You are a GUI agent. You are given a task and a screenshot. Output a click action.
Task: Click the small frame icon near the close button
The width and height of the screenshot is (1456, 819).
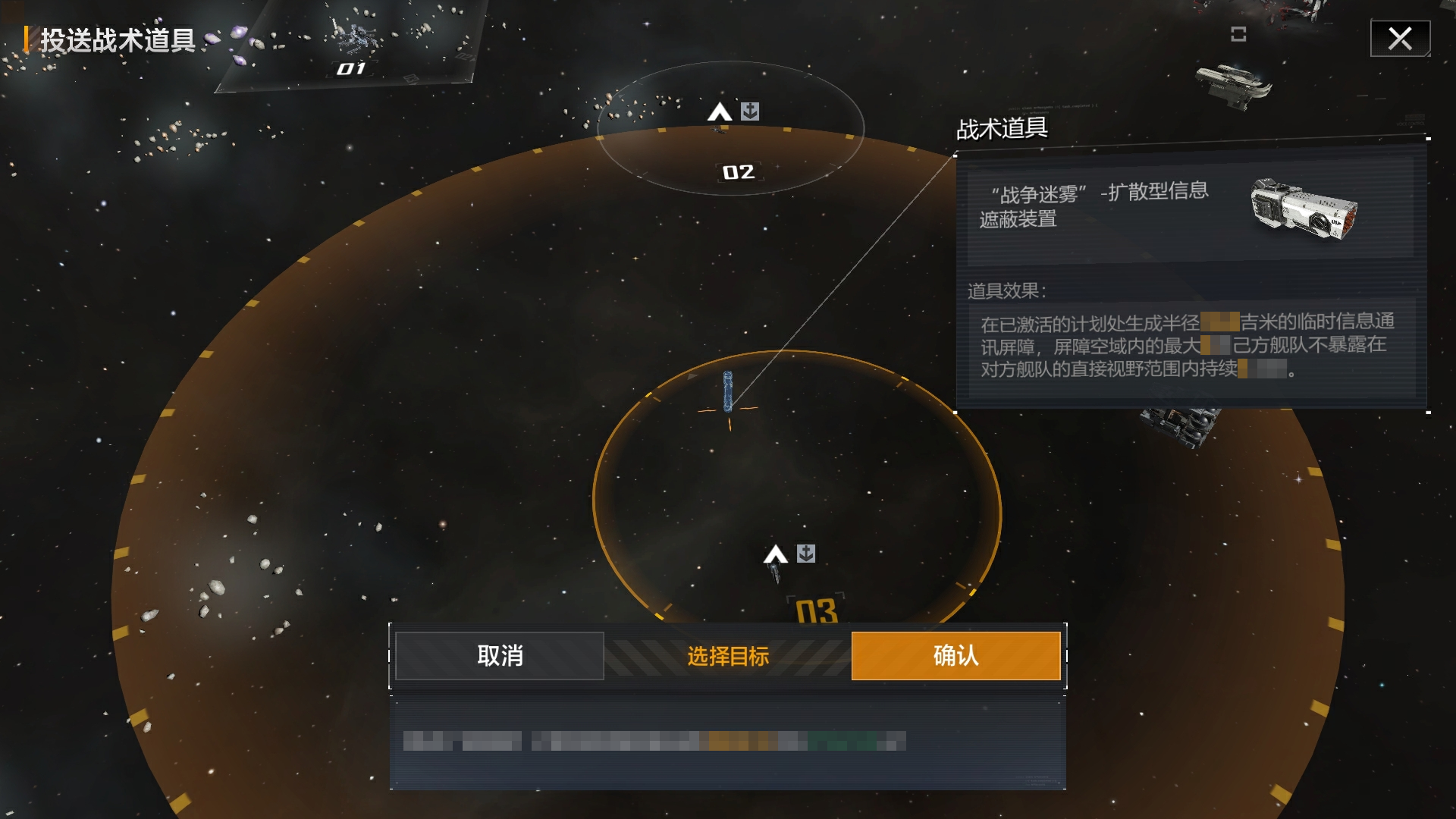[1238, 34]
